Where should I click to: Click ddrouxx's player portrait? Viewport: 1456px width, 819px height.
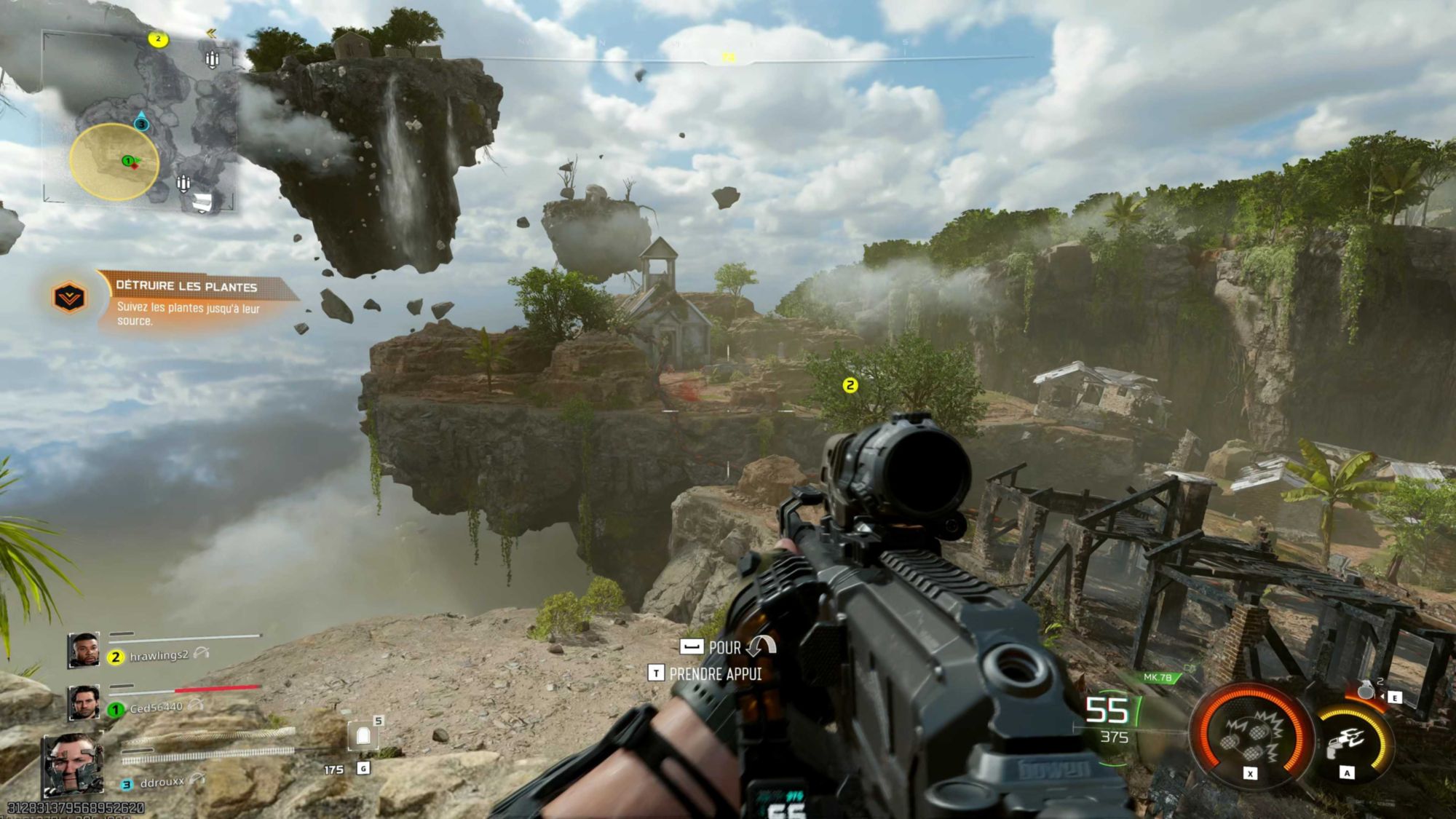73,764
